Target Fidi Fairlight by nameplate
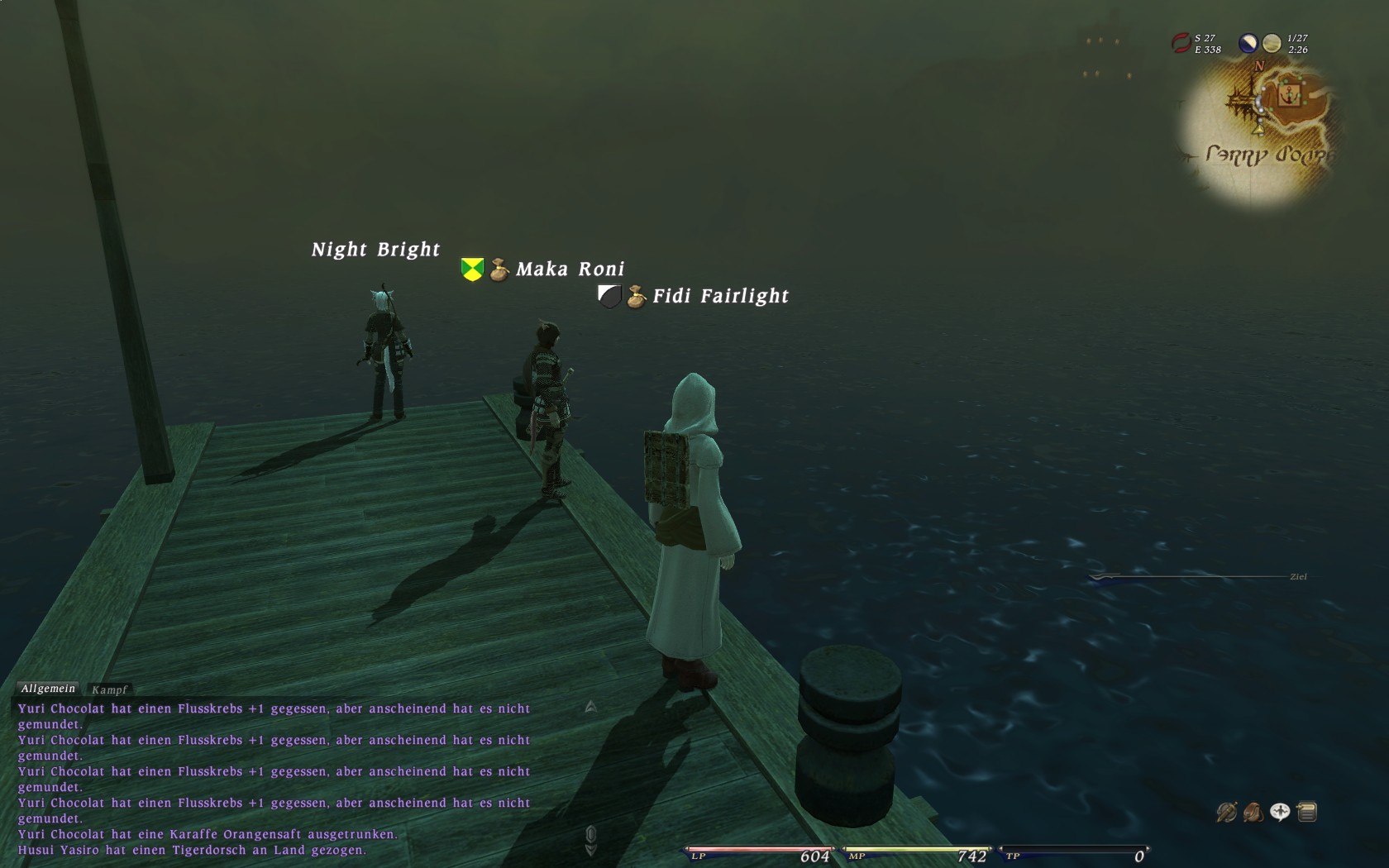 [720, 296]
